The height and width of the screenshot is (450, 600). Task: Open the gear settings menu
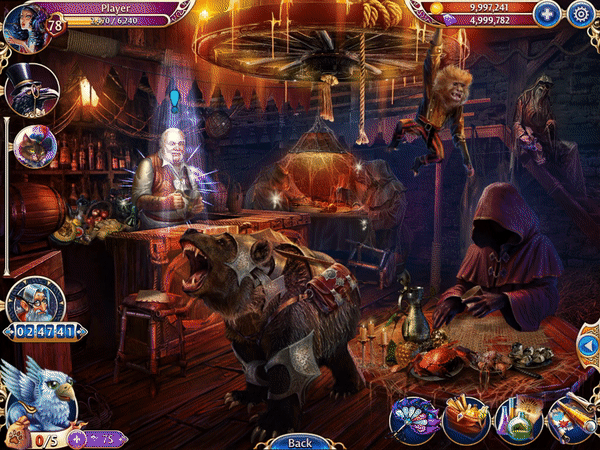click(580, 14)
